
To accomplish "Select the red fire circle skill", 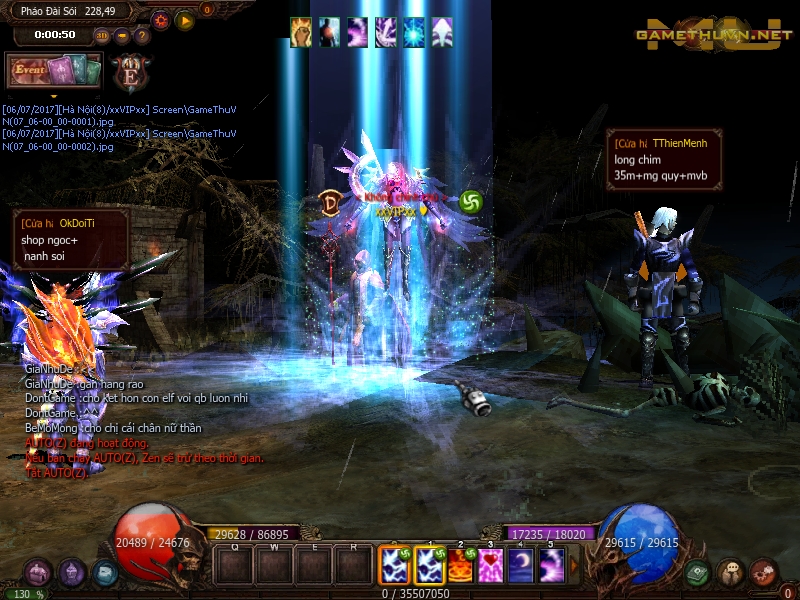I will click(x=460, y=566).
